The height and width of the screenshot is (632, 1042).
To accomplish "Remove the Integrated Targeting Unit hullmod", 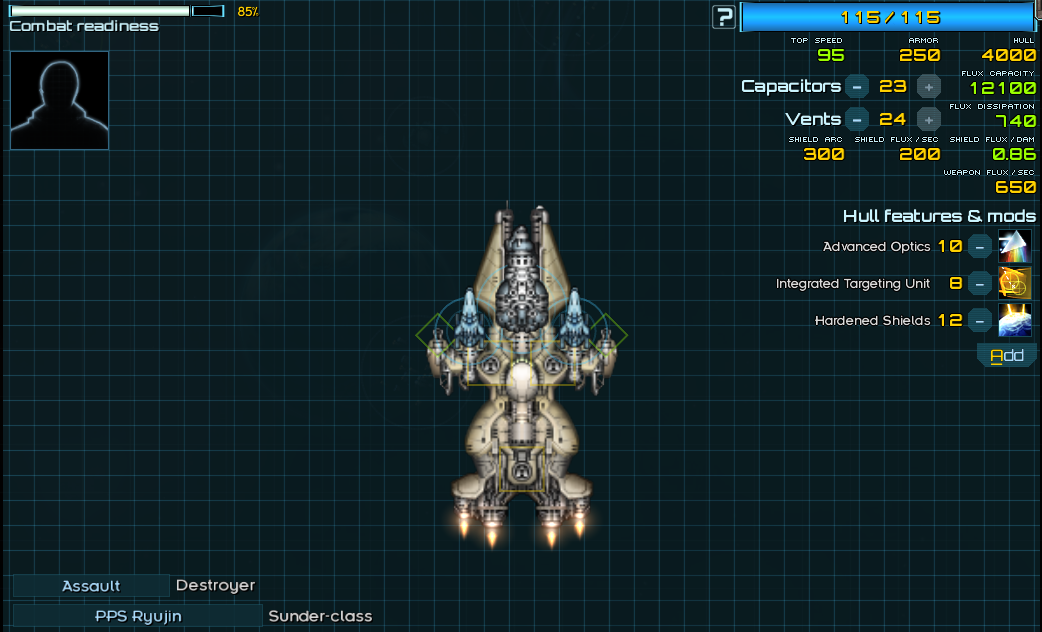I will [x=981, y=284].
